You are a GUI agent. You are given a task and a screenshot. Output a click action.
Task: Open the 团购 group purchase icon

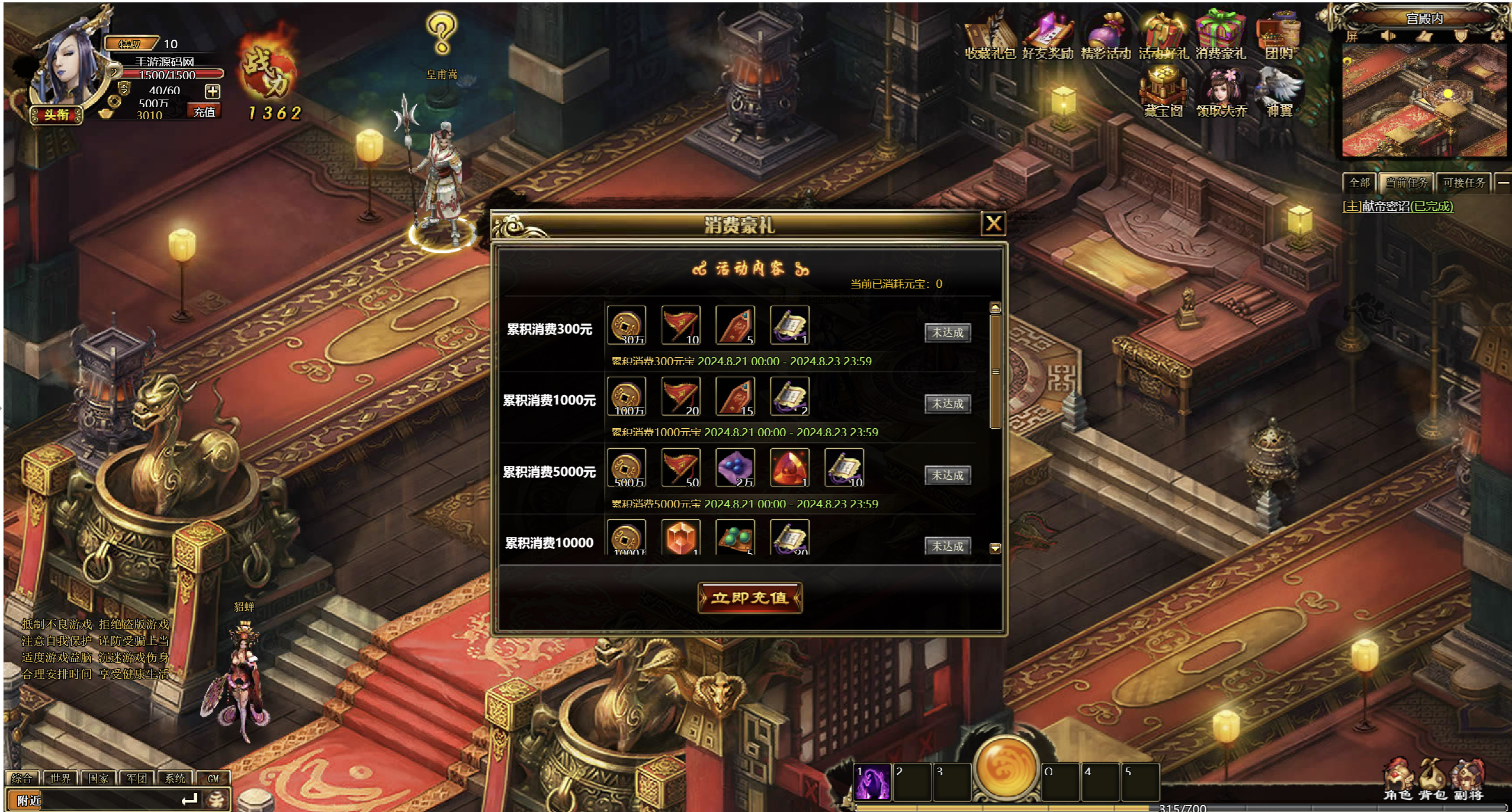pyautogui.click(x=1279, y=37)
